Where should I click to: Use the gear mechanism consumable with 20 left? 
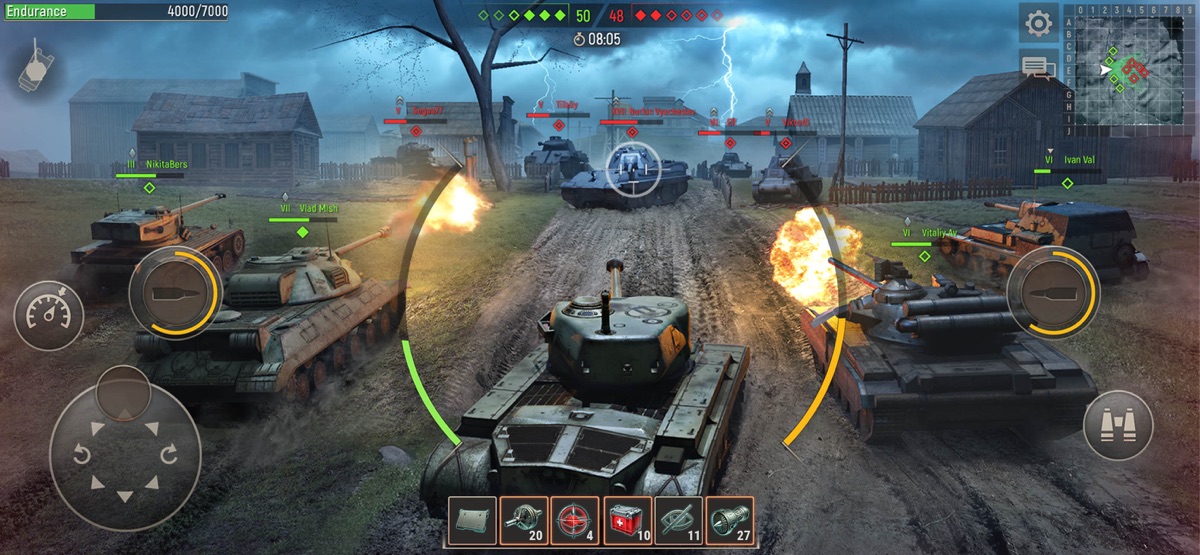[x=523, y=521]
